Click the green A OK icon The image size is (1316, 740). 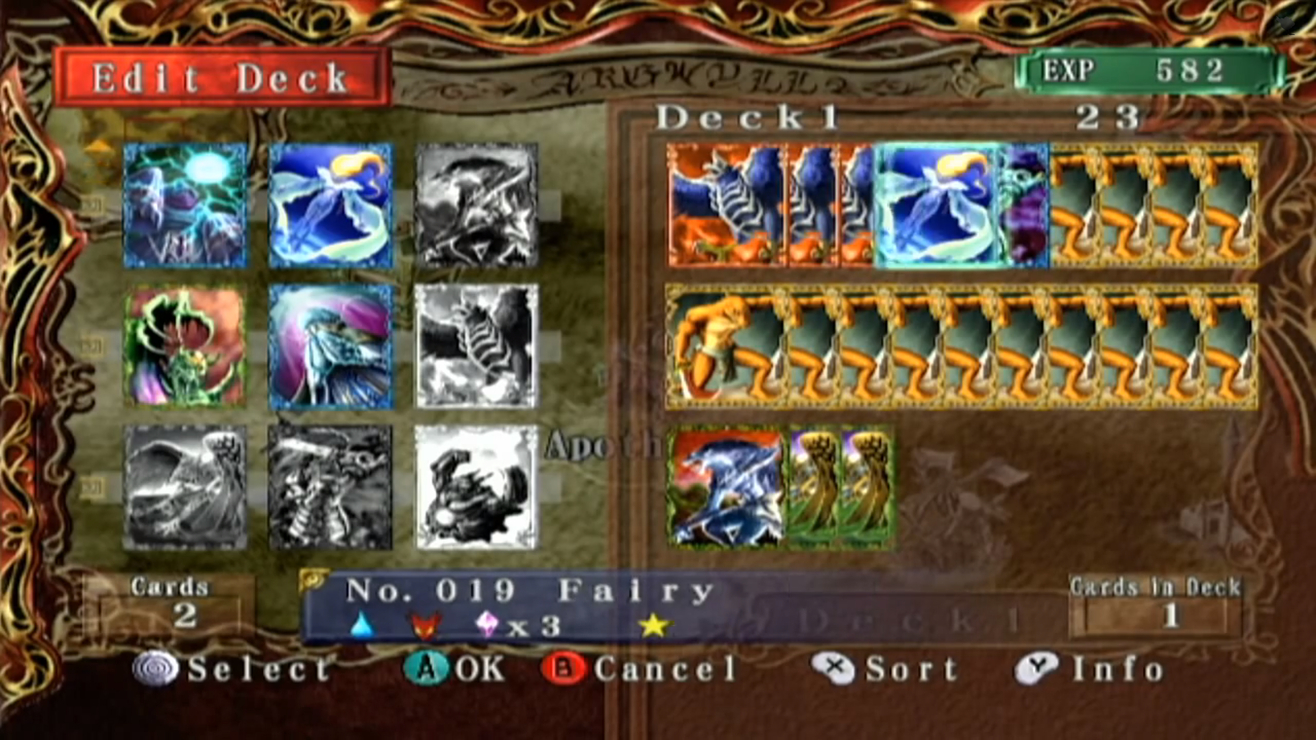428,668
